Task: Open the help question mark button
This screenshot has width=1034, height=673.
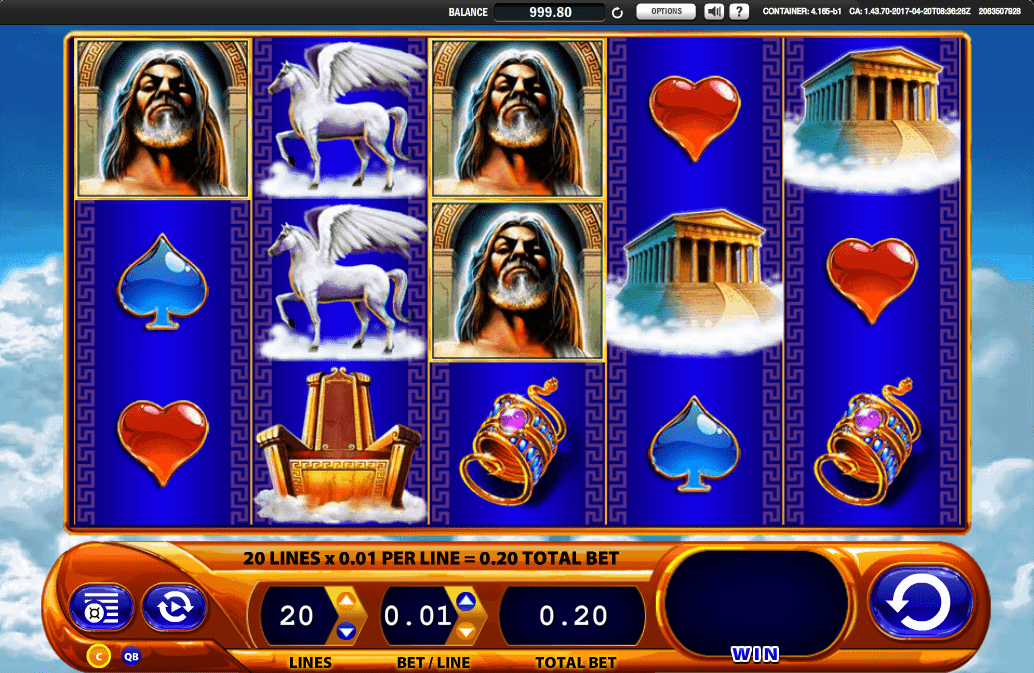Action: (x=739, y=12)
